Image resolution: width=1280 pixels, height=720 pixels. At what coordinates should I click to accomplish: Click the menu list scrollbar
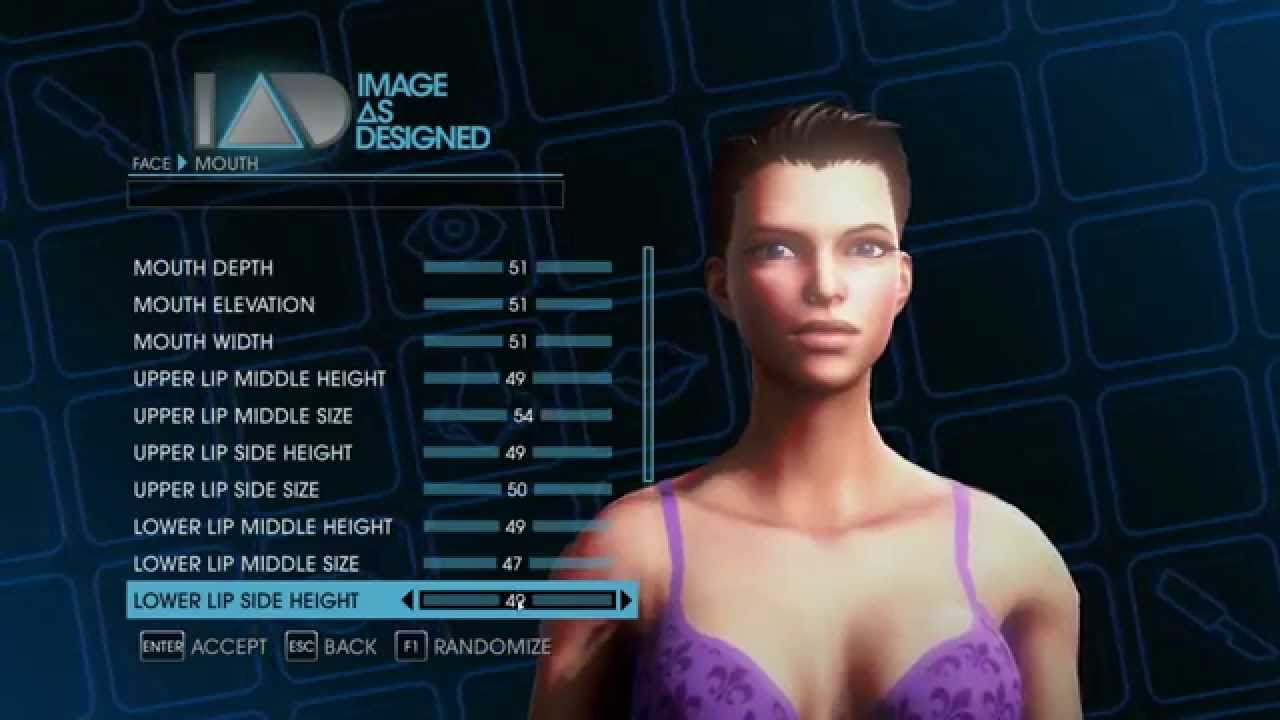coord(648,364)
